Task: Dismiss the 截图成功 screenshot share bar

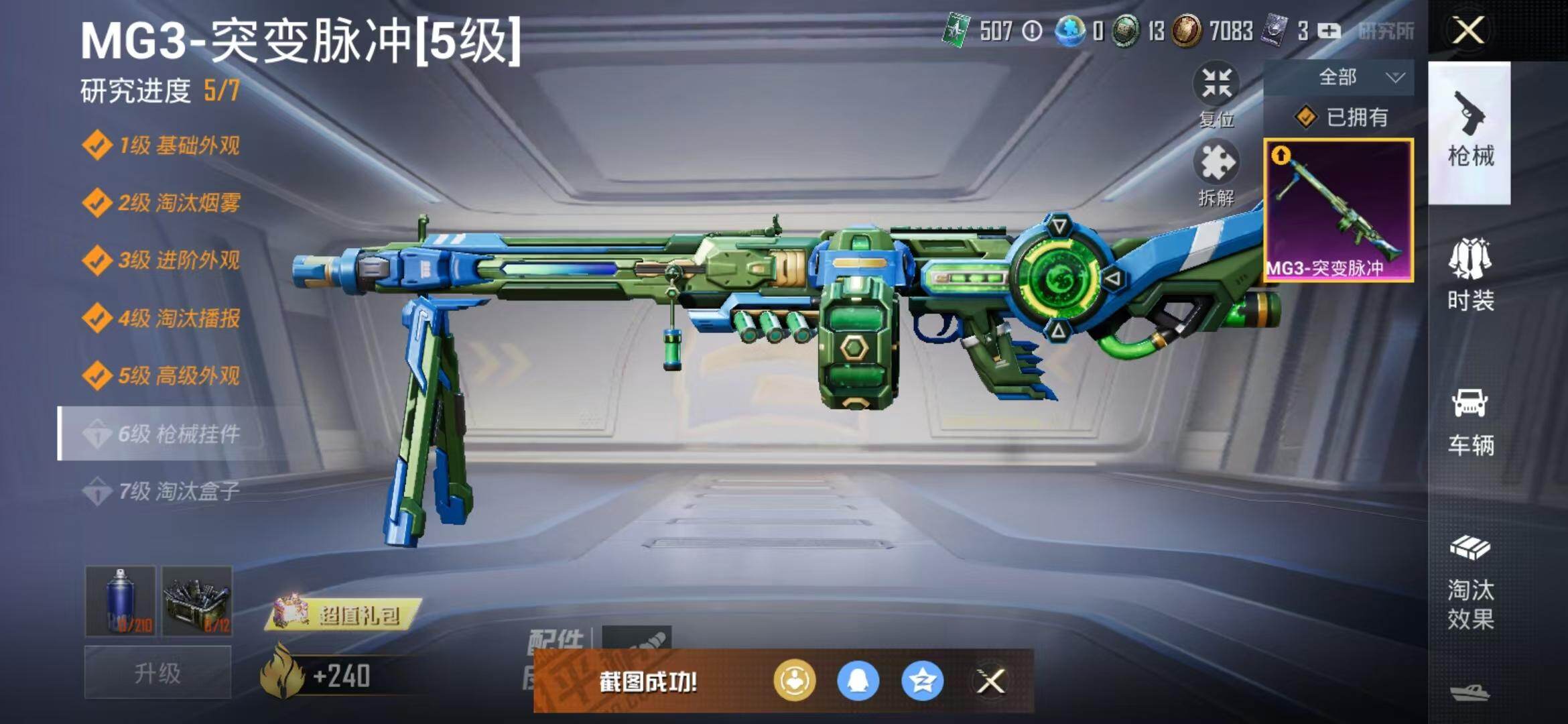Action: pyautogui.click(x=990, y=682)
